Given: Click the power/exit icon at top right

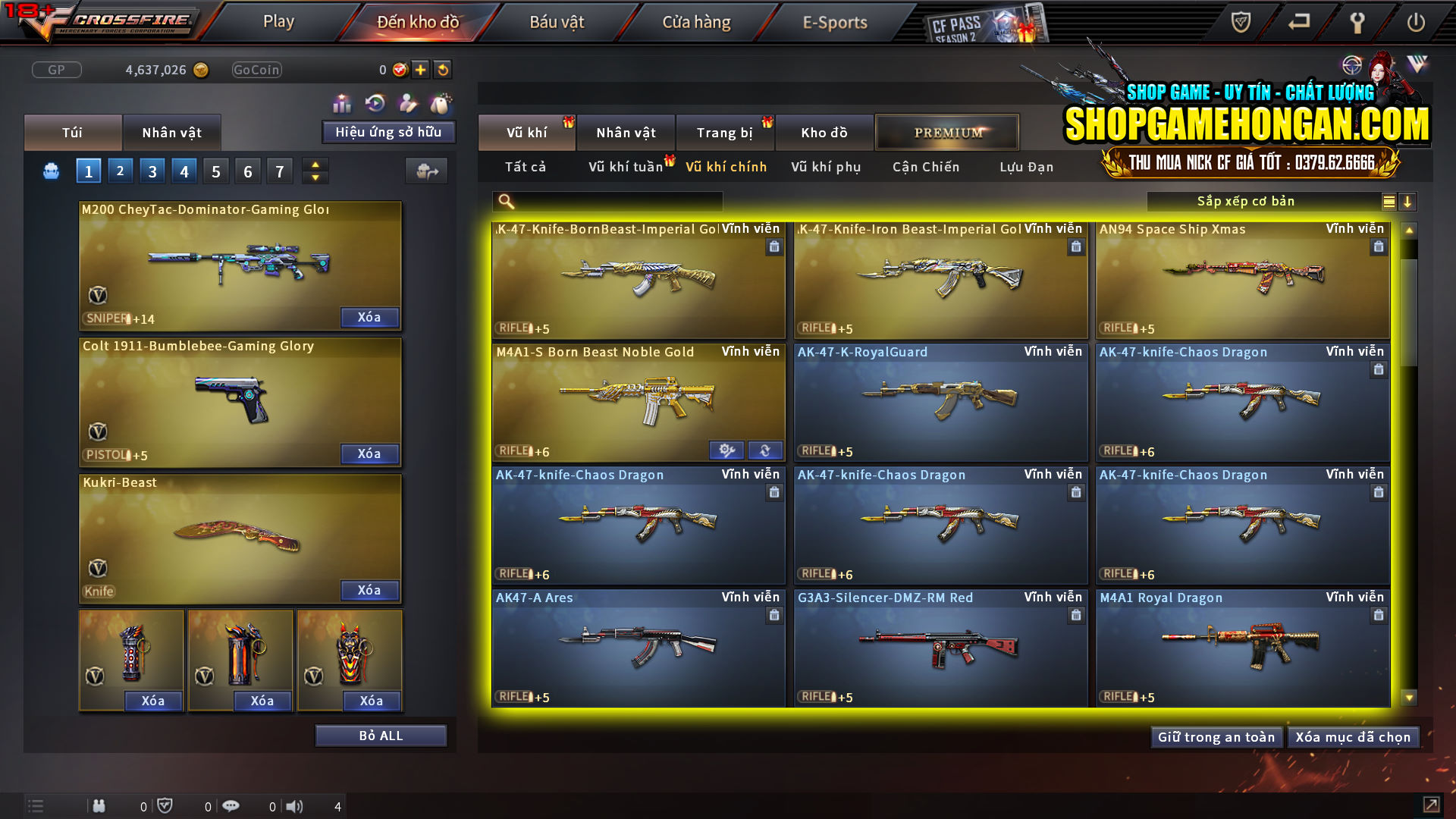Looking at the screenshot, I should [x=1414, y=22].
